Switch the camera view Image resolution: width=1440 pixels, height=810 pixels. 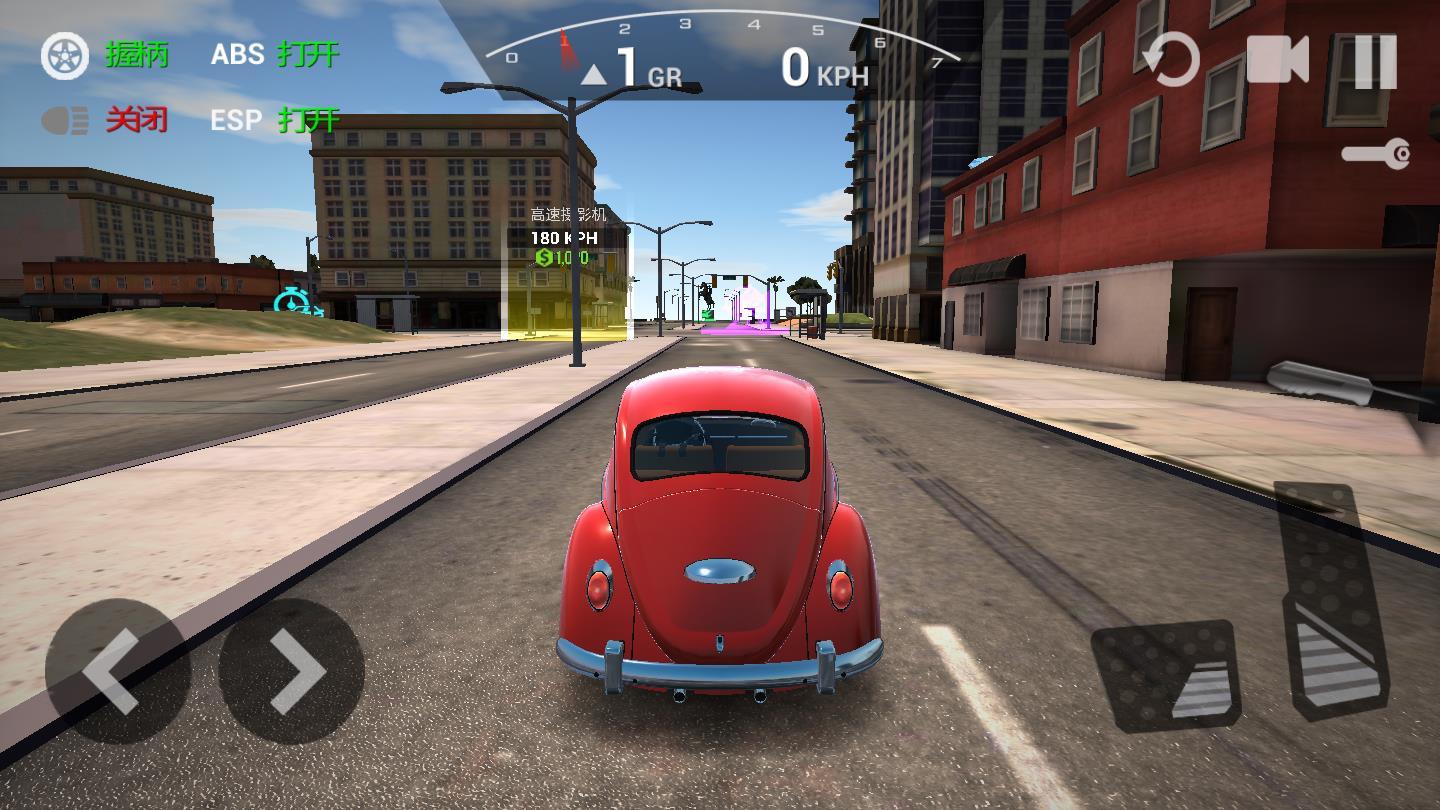point(1277,60)
